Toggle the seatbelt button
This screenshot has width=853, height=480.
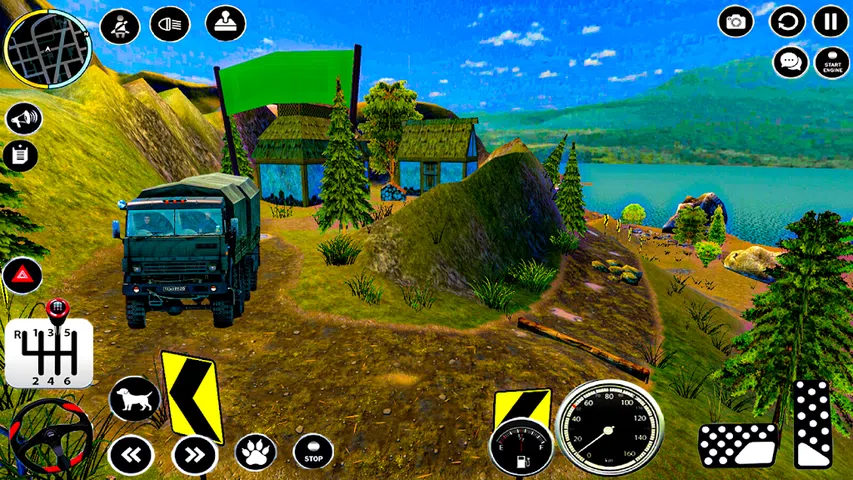point(120,24)
